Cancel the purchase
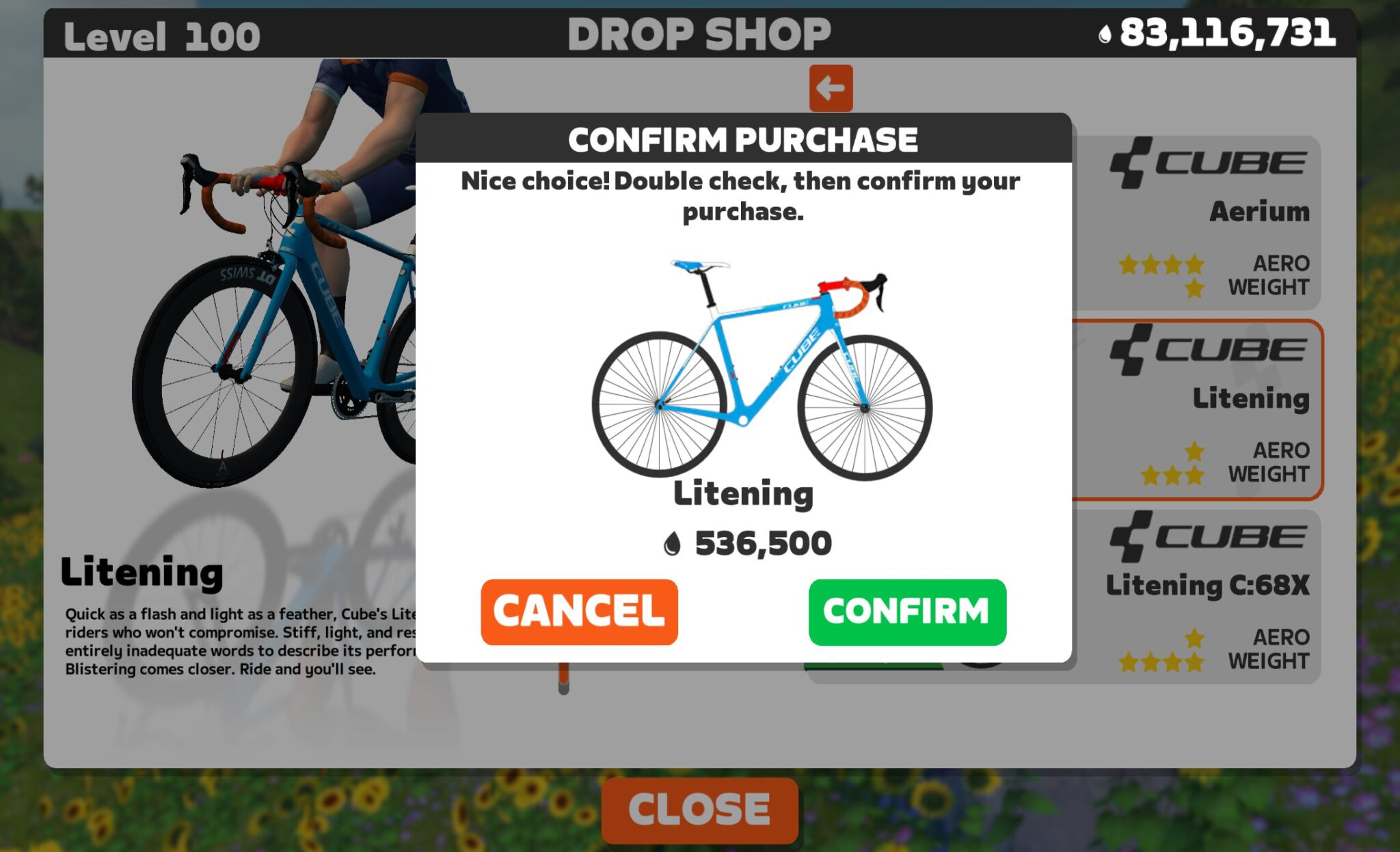This screenshot has height=852, width=1400. (580, 611)
